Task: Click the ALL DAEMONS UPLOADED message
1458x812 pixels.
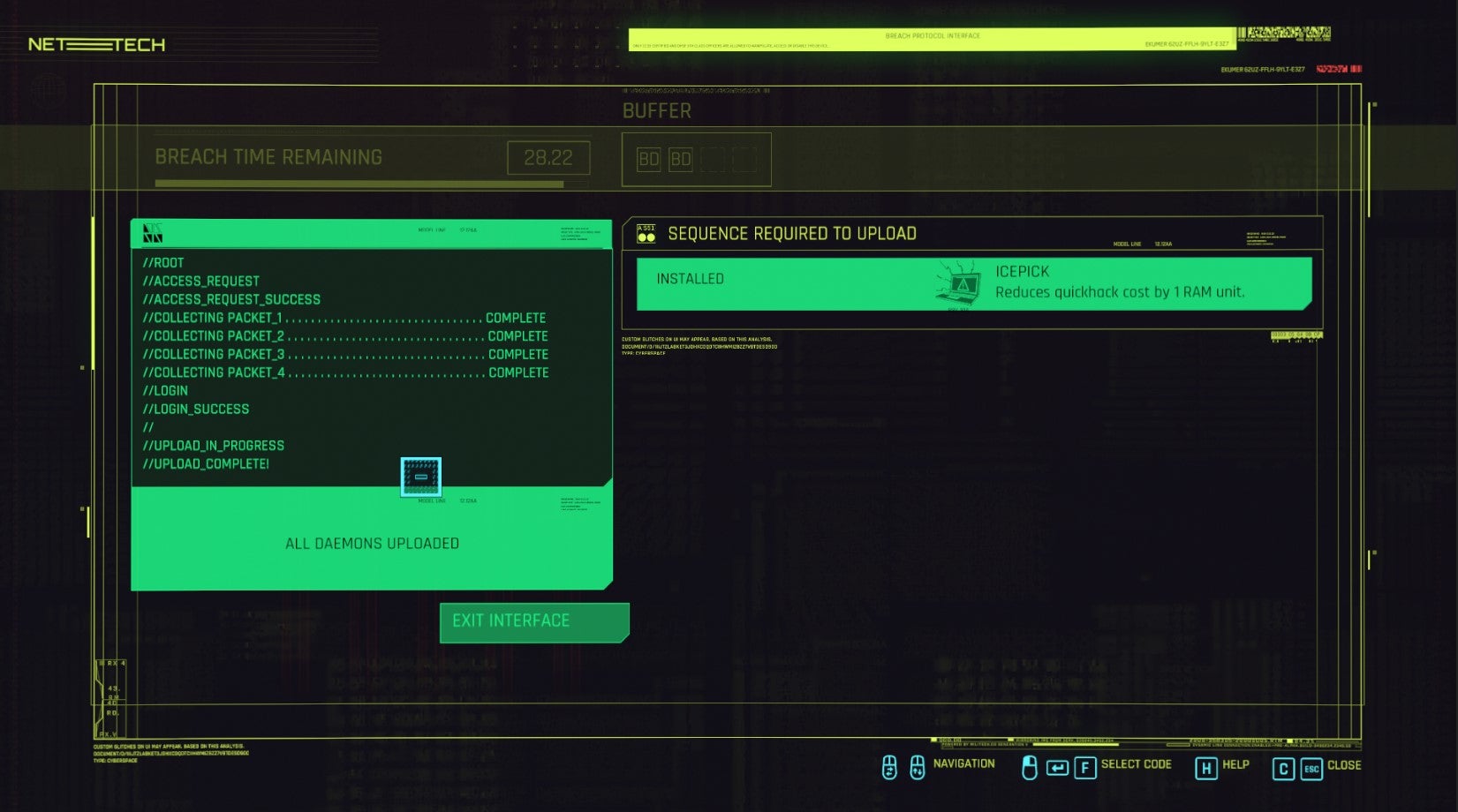Action: click(x=371, y=543)
